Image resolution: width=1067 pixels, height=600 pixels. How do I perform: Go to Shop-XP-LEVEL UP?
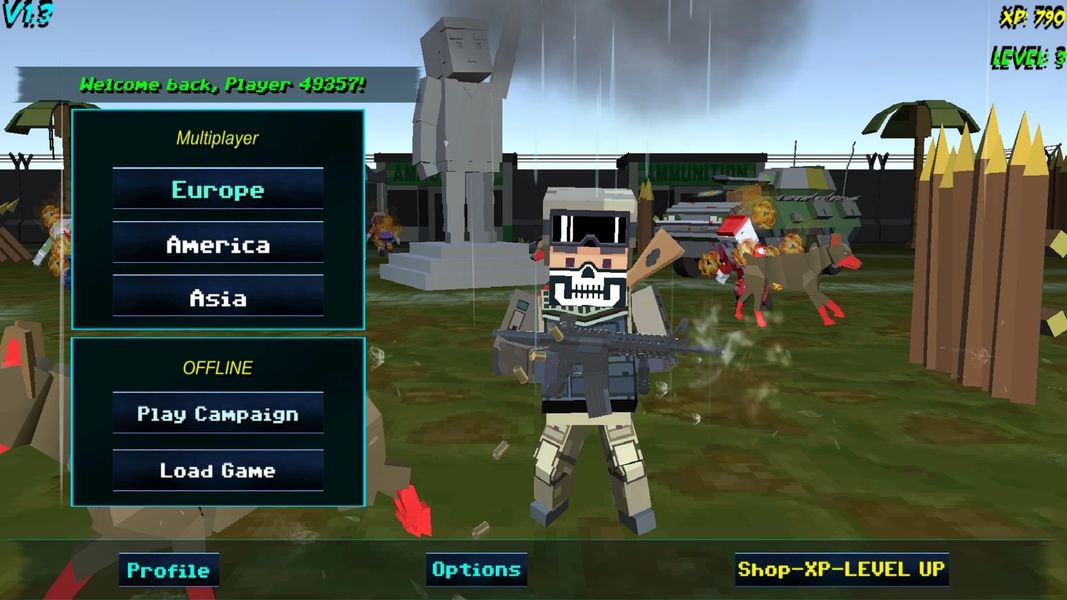841,569
